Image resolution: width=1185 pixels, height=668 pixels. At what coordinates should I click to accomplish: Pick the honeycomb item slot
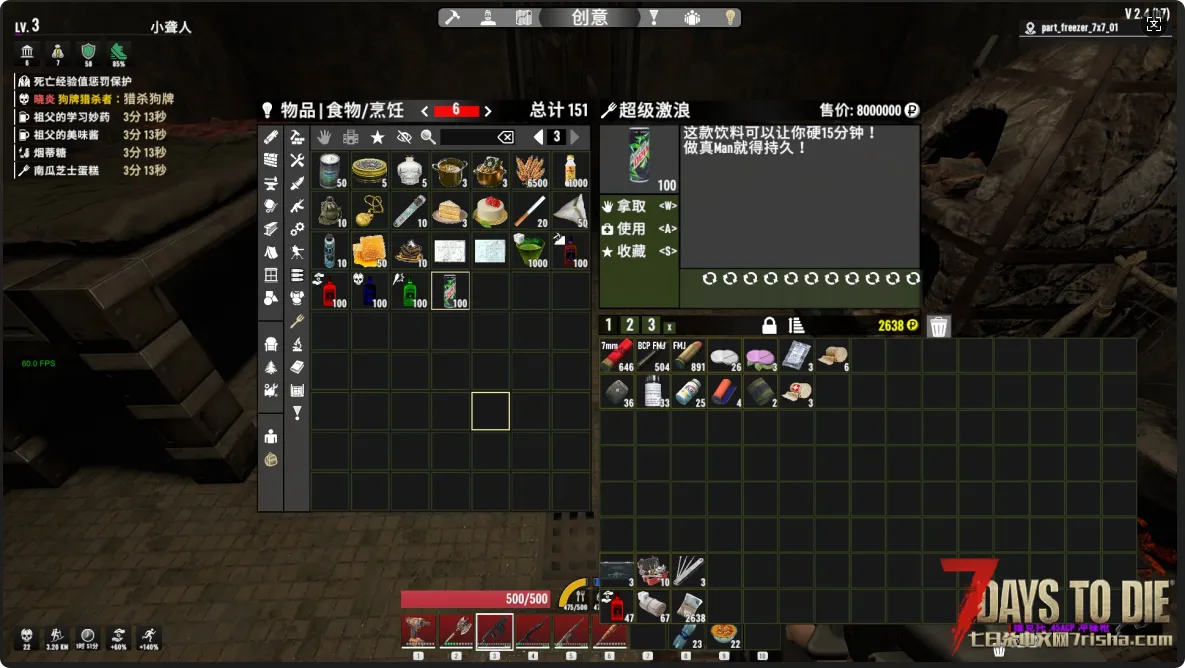click(x=370, y=251)
